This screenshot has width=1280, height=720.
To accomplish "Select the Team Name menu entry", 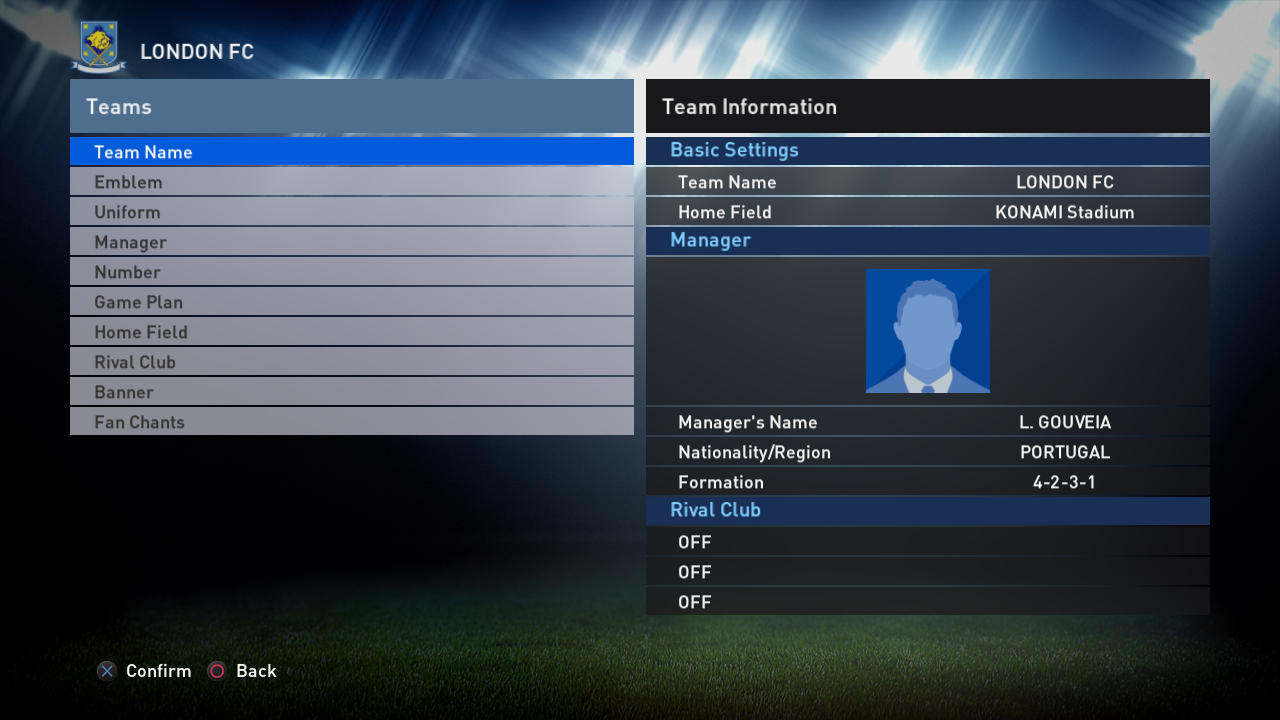I will point(351,152).
